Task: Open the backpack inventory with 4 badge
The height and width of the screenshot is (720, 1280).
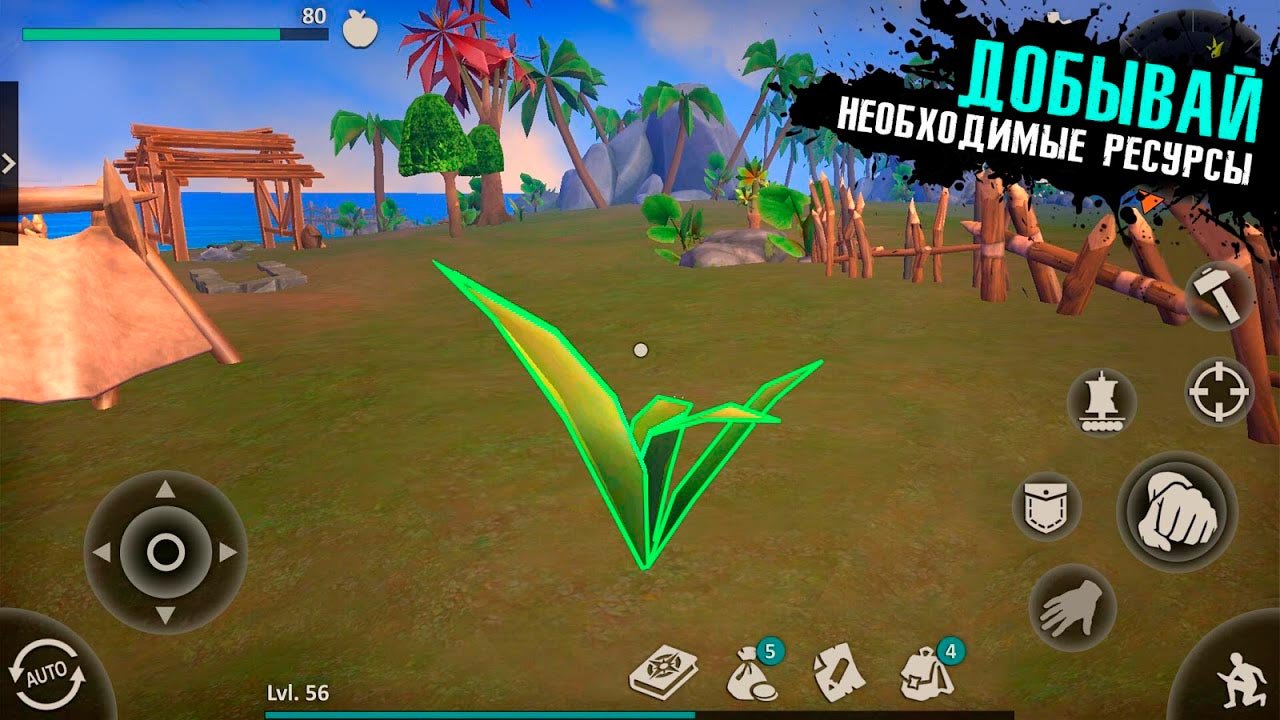Action: (x=925, y=674)
